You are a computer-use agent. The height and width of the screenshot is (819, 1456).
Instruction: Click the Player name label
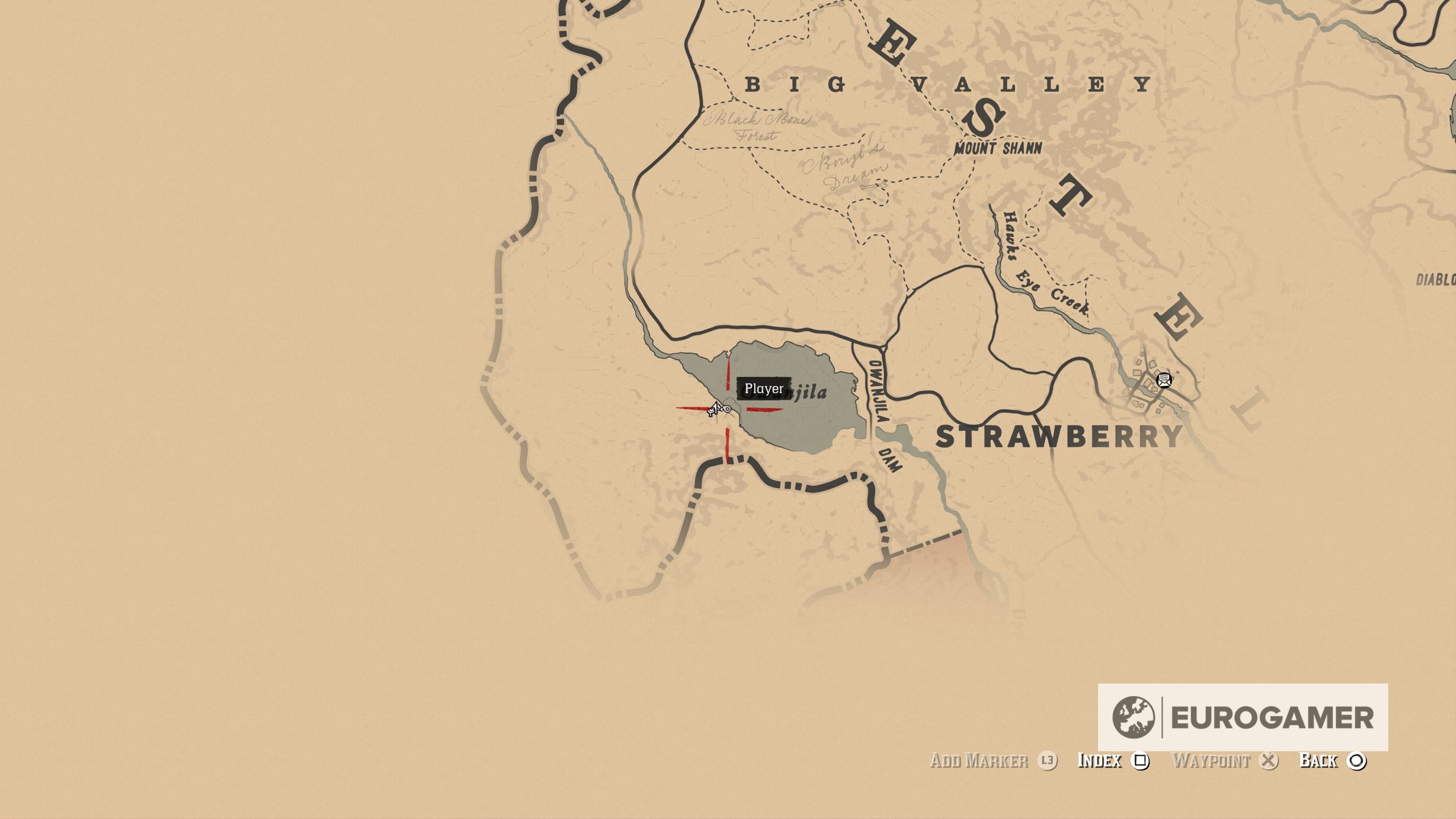tap(765, 389)
